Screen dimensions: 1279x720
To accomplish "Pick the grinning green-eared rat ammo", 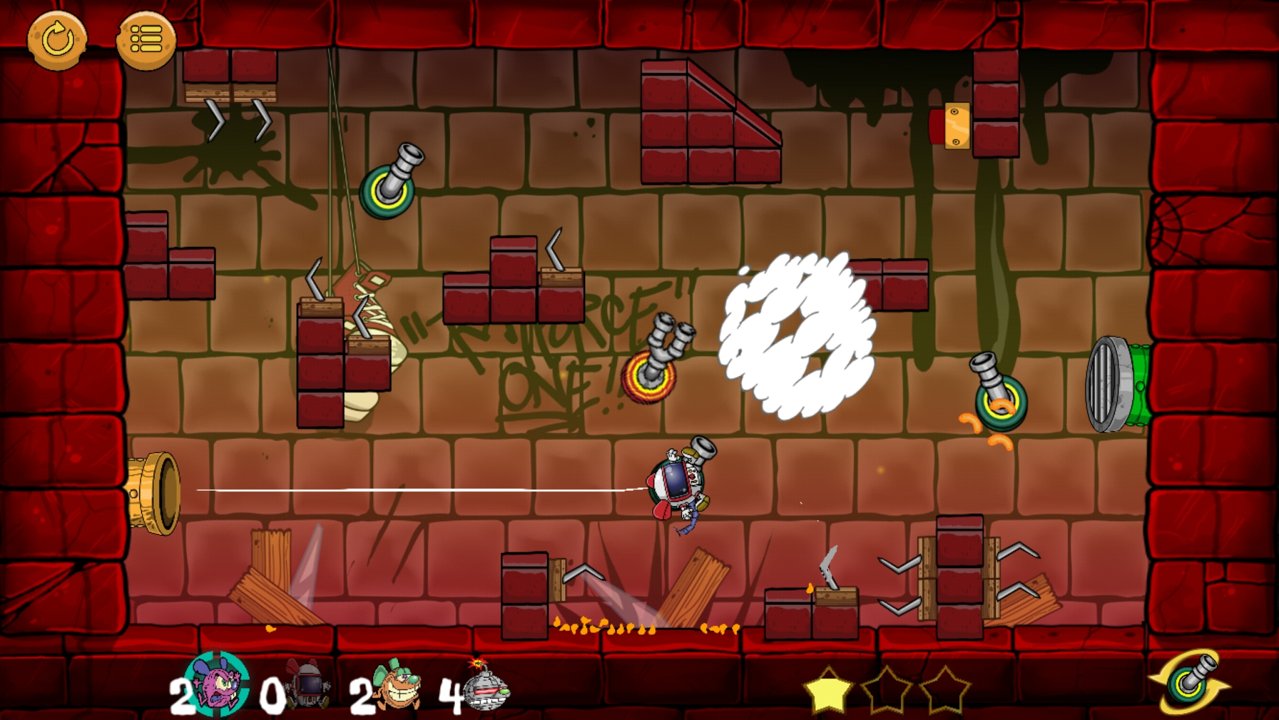I will tap(397, 685).
